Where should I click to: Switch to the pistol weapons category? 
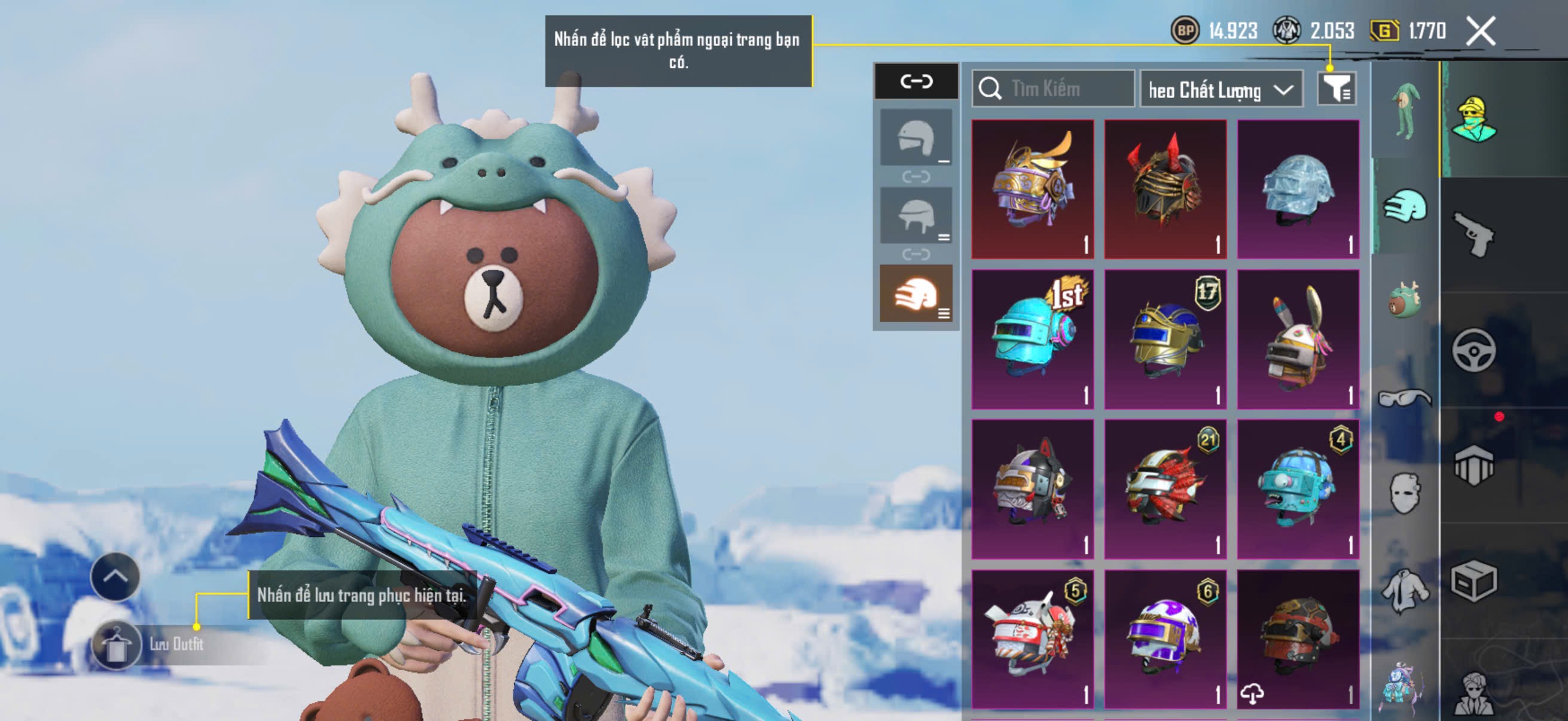(x=1473, y=234)
